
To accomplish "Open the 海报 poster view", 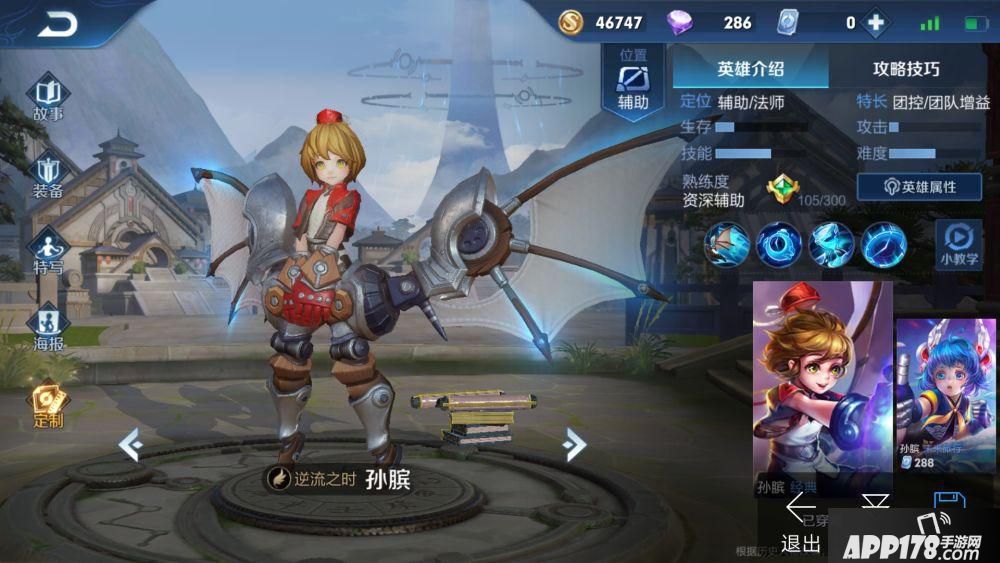I will click(x=48, y=329).
